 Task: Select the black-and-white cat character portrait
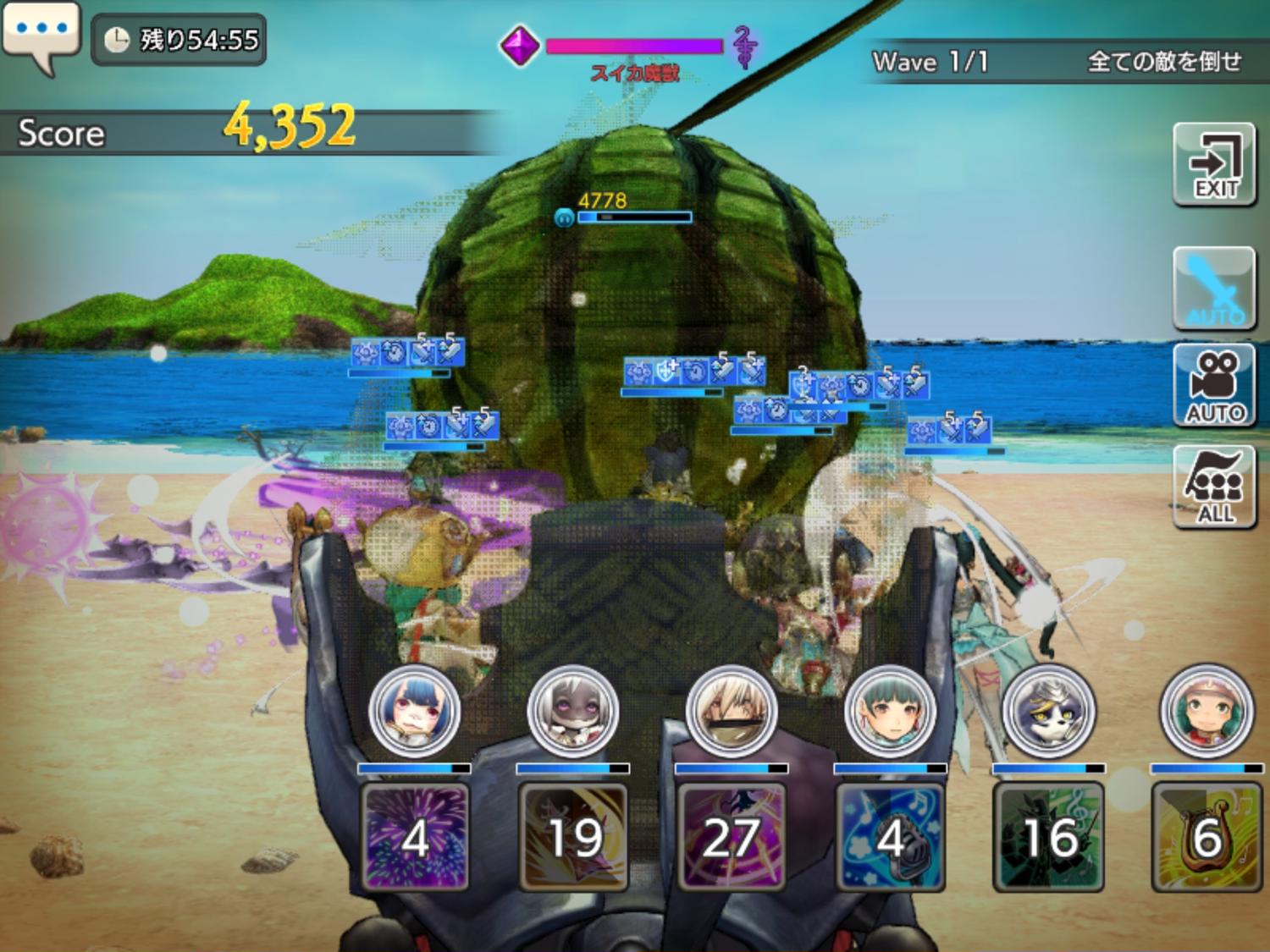tap(1048, 710)
